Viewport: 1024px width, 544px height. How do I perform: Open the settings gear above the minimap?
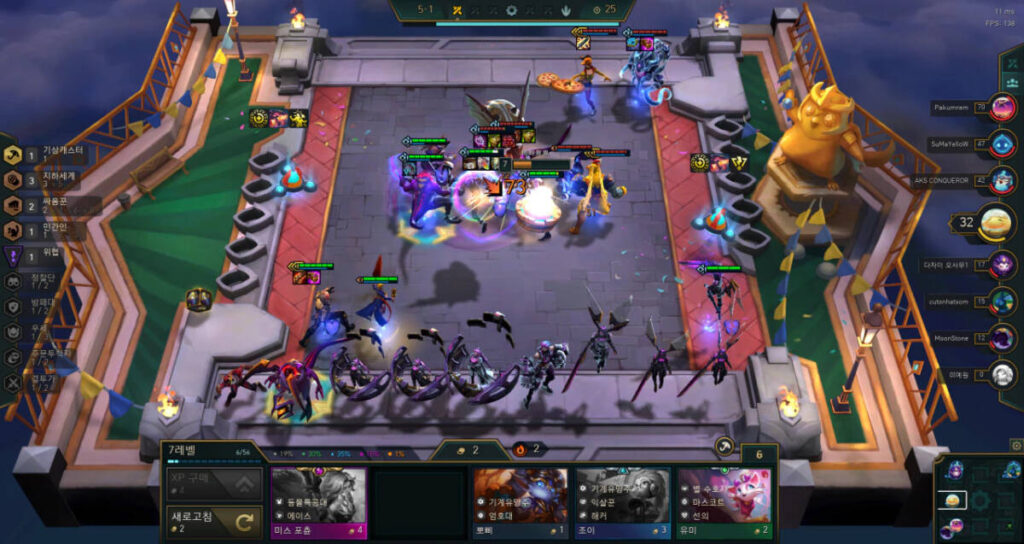click(x=1016, y=445)
